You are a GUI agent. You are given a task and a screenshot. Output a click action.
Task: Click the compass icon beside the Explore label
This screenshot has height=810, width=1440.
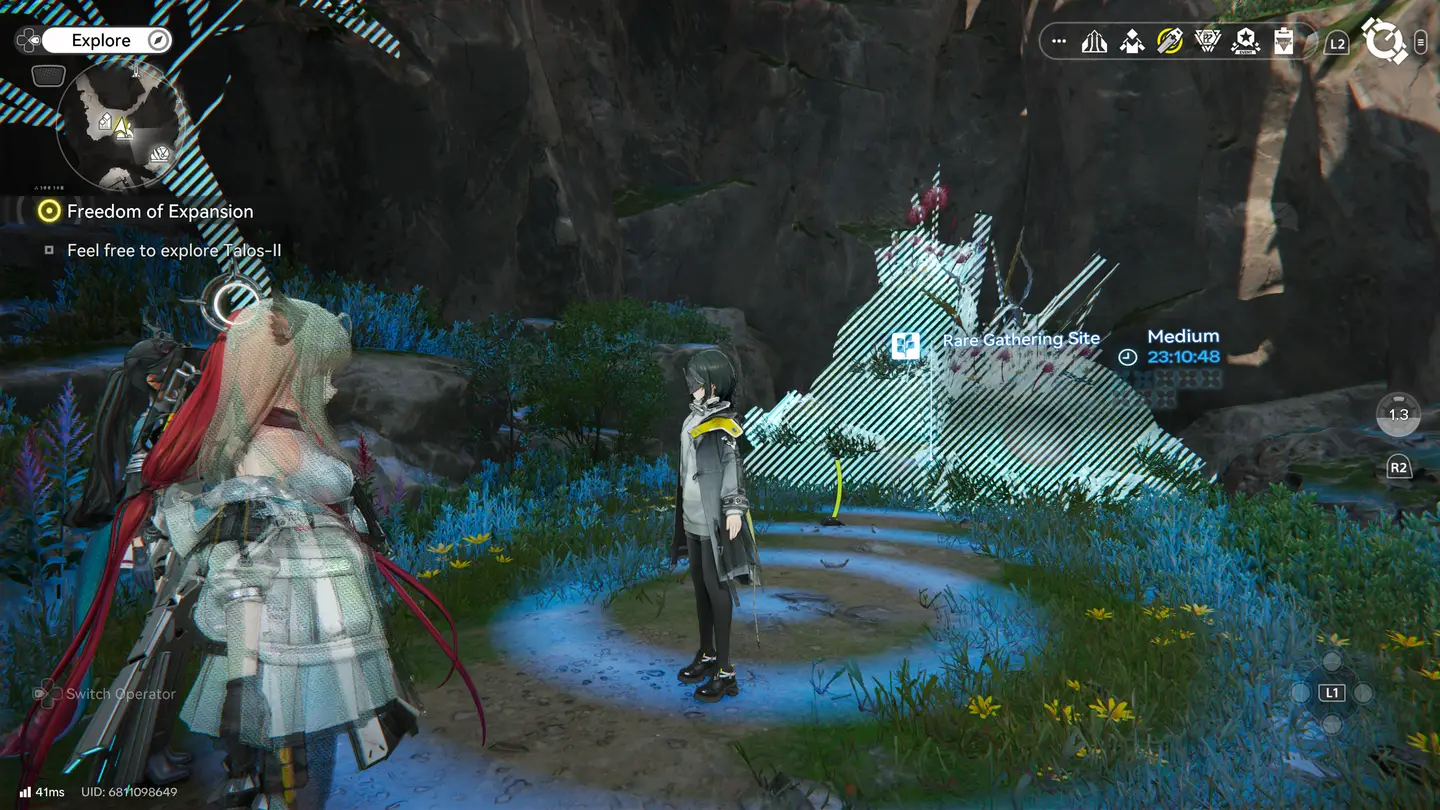pos(158,40)
